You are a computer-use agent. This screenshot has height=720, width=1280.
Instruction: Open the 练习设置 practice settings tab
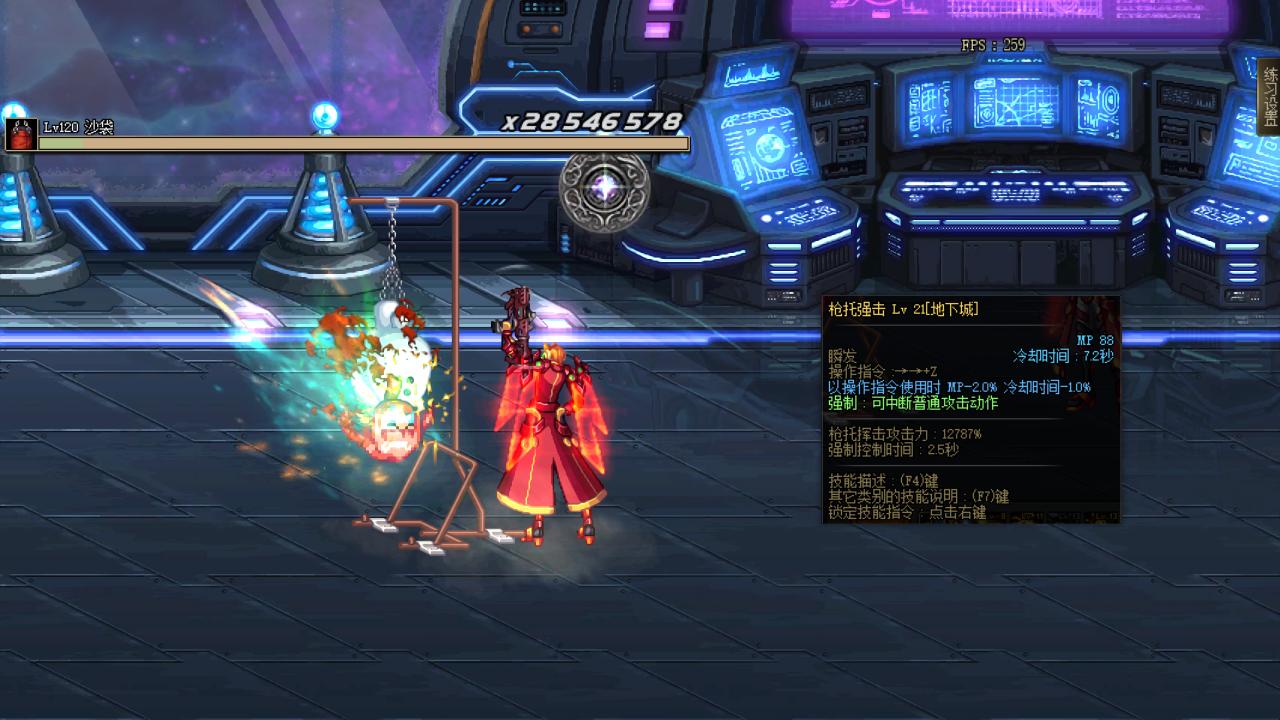(1270, 97)
